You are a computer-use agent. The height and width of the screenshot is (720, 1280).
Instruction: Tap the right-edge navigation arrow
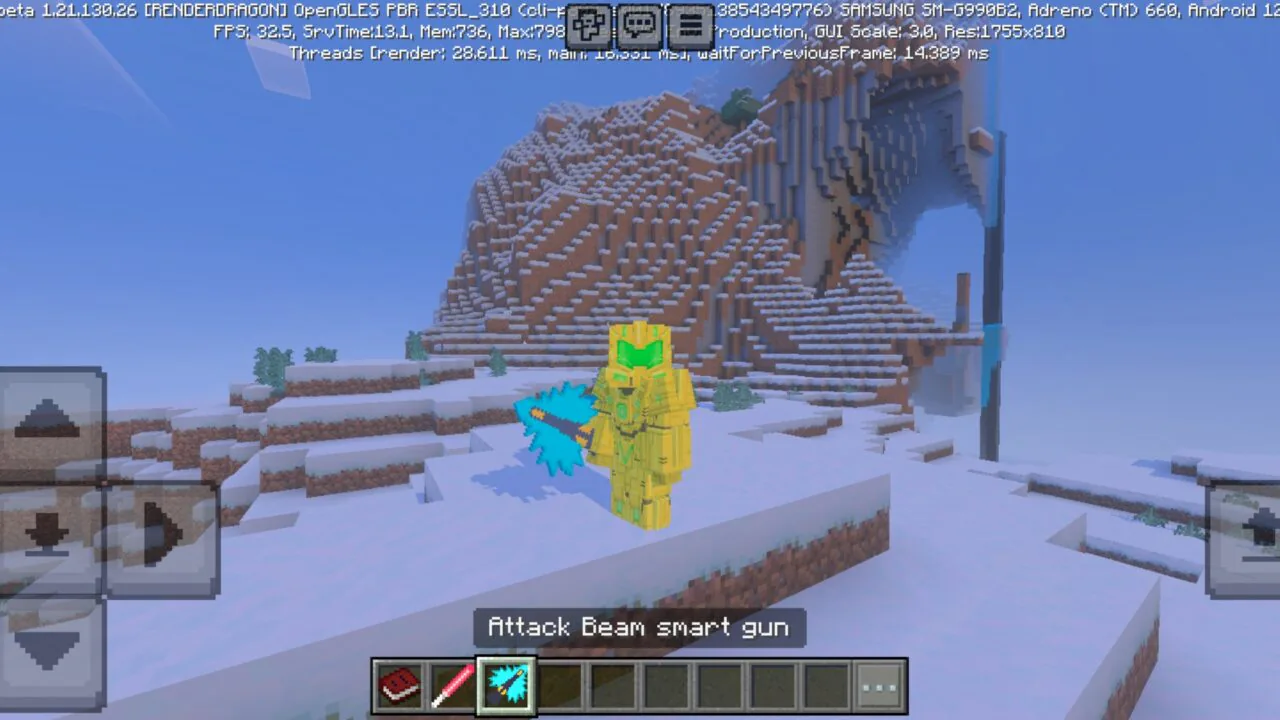click(1253, 533)
